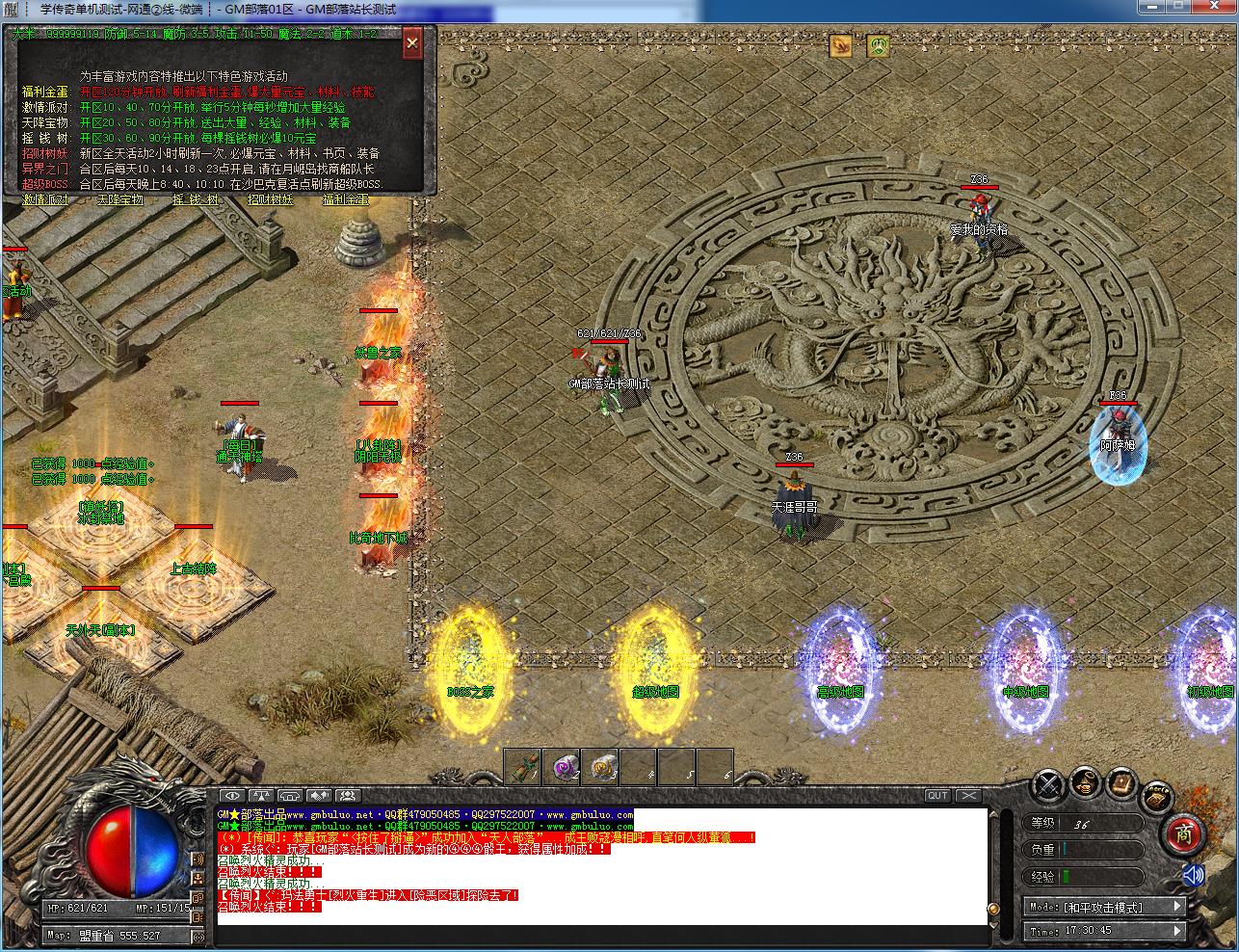Viewport: 1239px width, 952px height.
Task: Toggle the sound speaker icon
Action: pos(1193,875)
